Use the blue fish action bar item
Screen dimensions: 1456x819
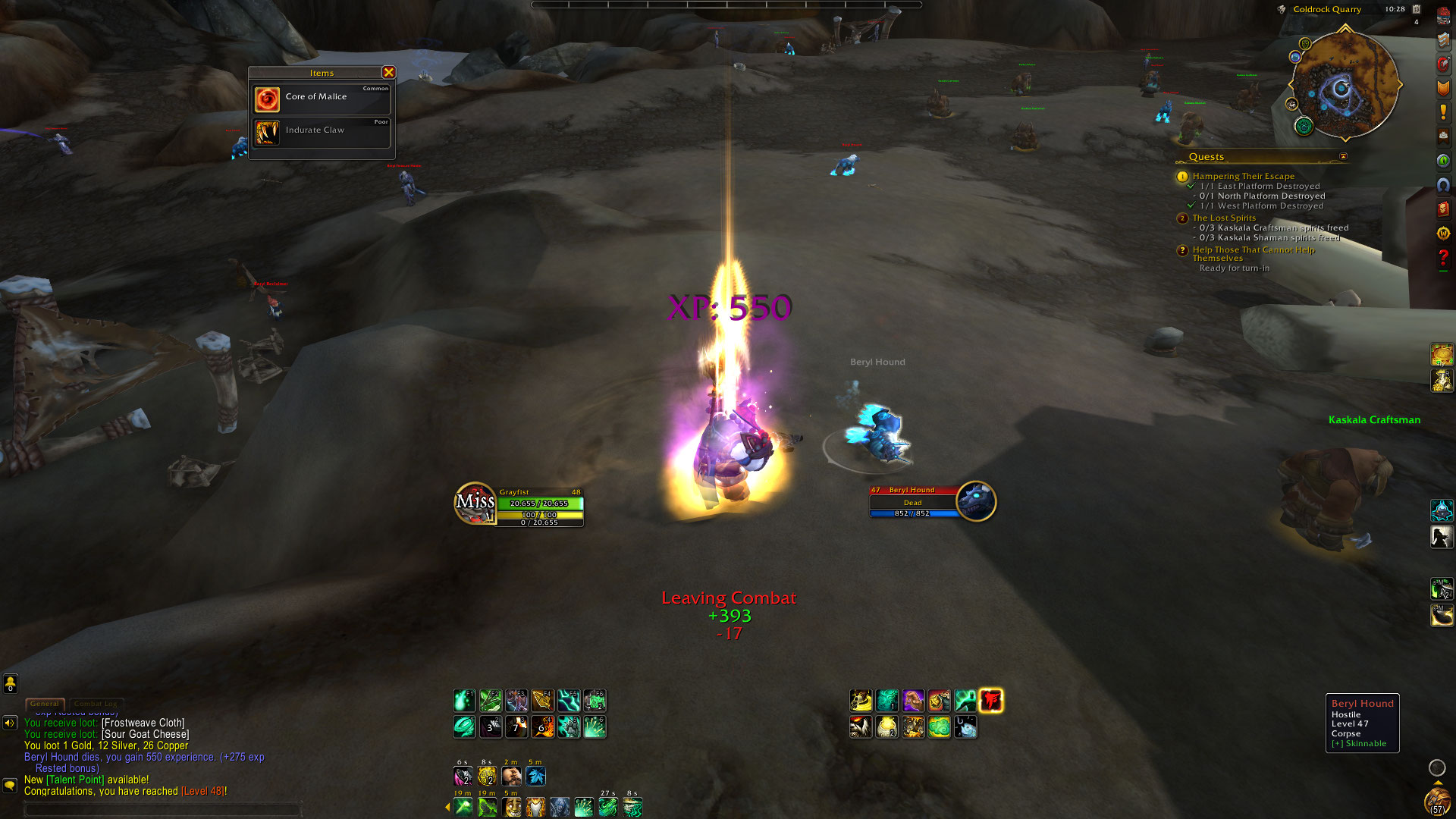pyautogui.click(x=965, y=727)
